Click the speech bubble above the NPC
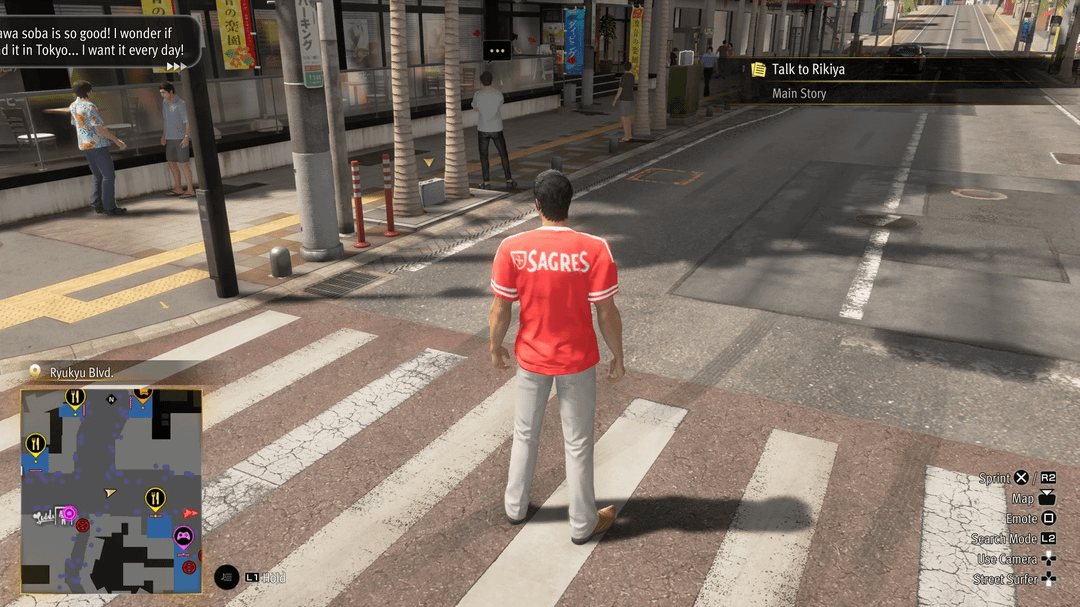The image size is (1080, 607). coord(497,50)
